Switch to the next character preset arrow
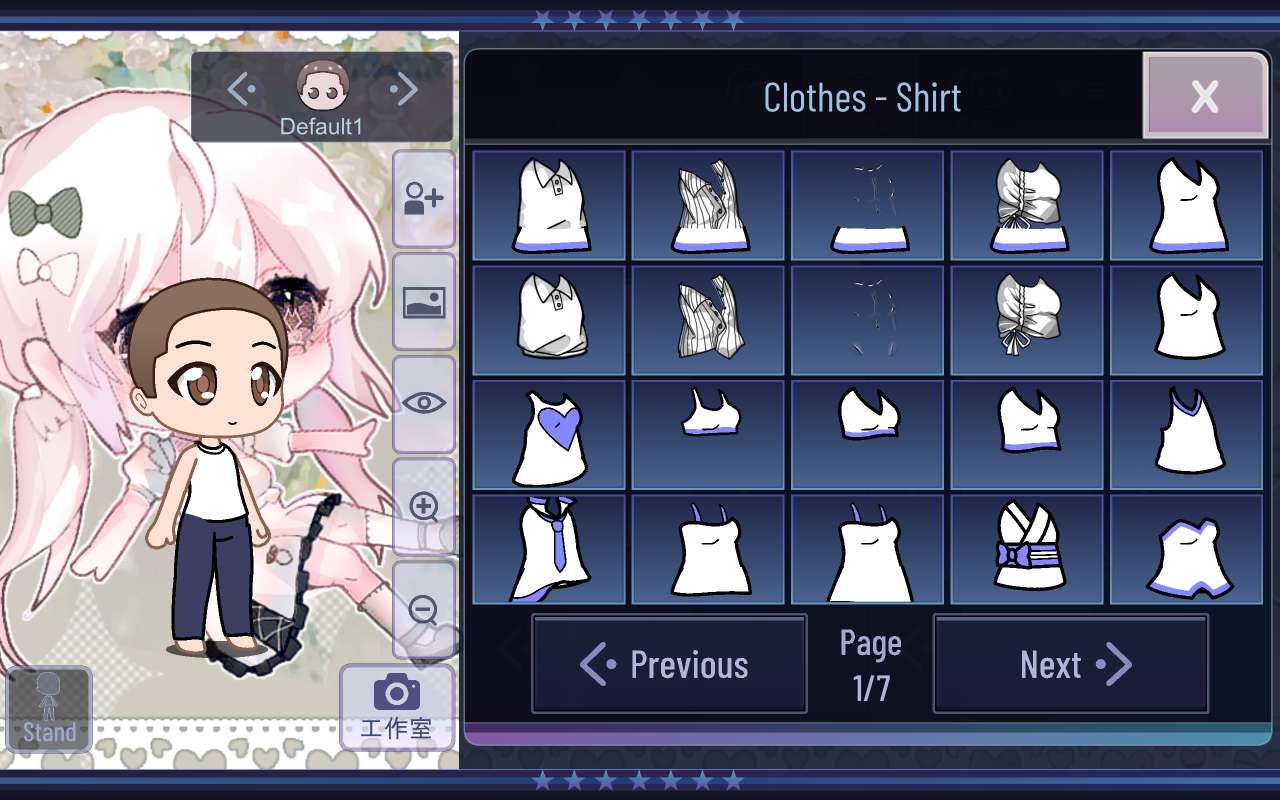The width and height of the screenshot is (1280, 800). (405, 90)
